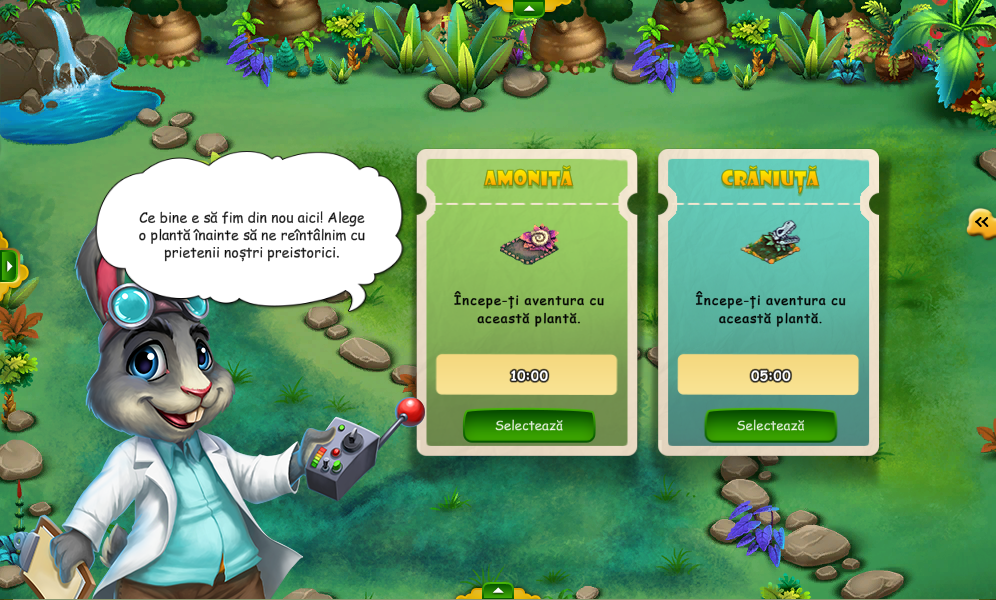Expand the panel with the top-edge up arrow
Viewport: 996px width, 600px height.
tap(528, 8)
